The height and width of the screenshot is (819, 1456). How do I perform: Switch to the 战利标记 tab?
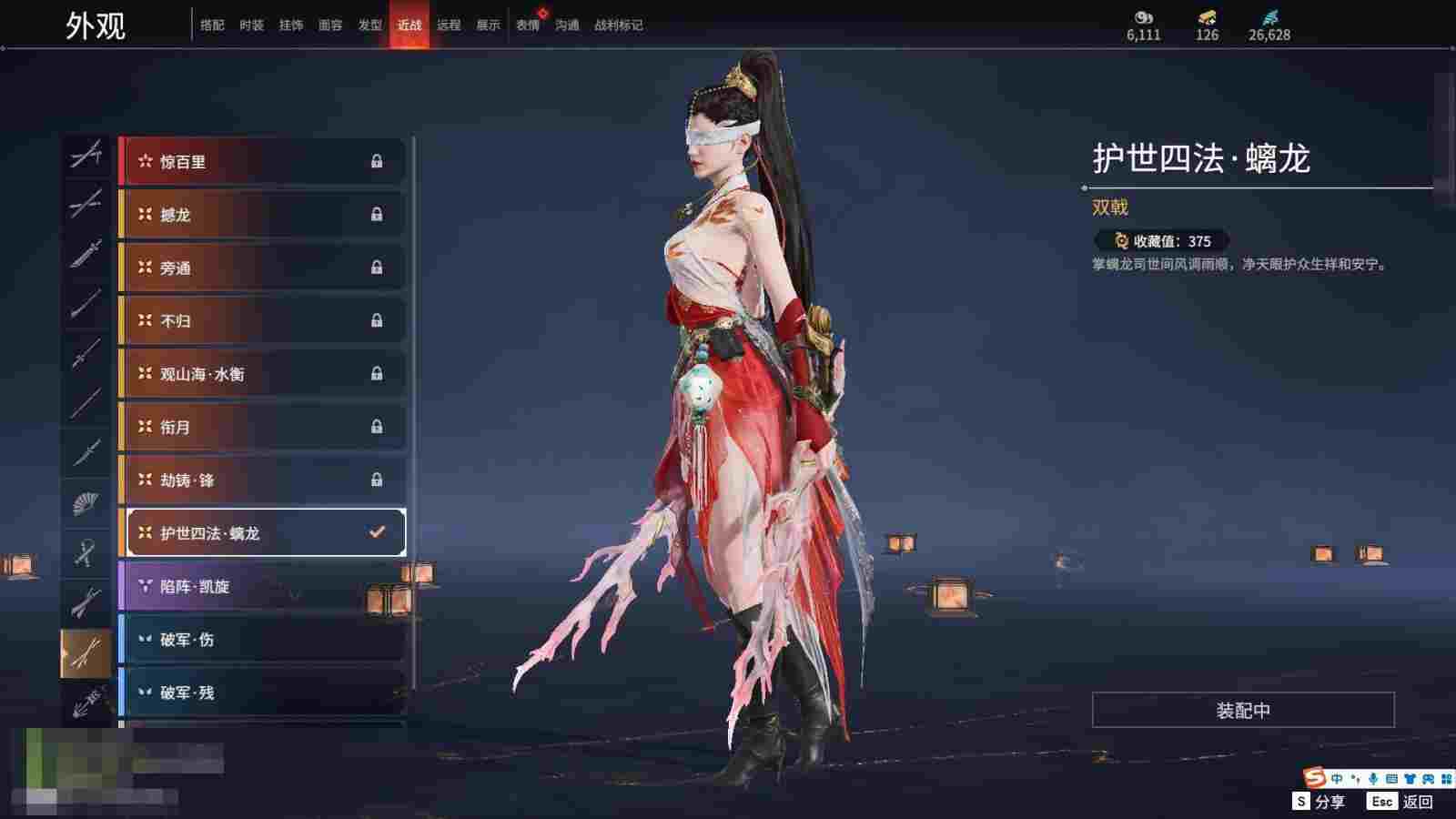tap(618, 25)
